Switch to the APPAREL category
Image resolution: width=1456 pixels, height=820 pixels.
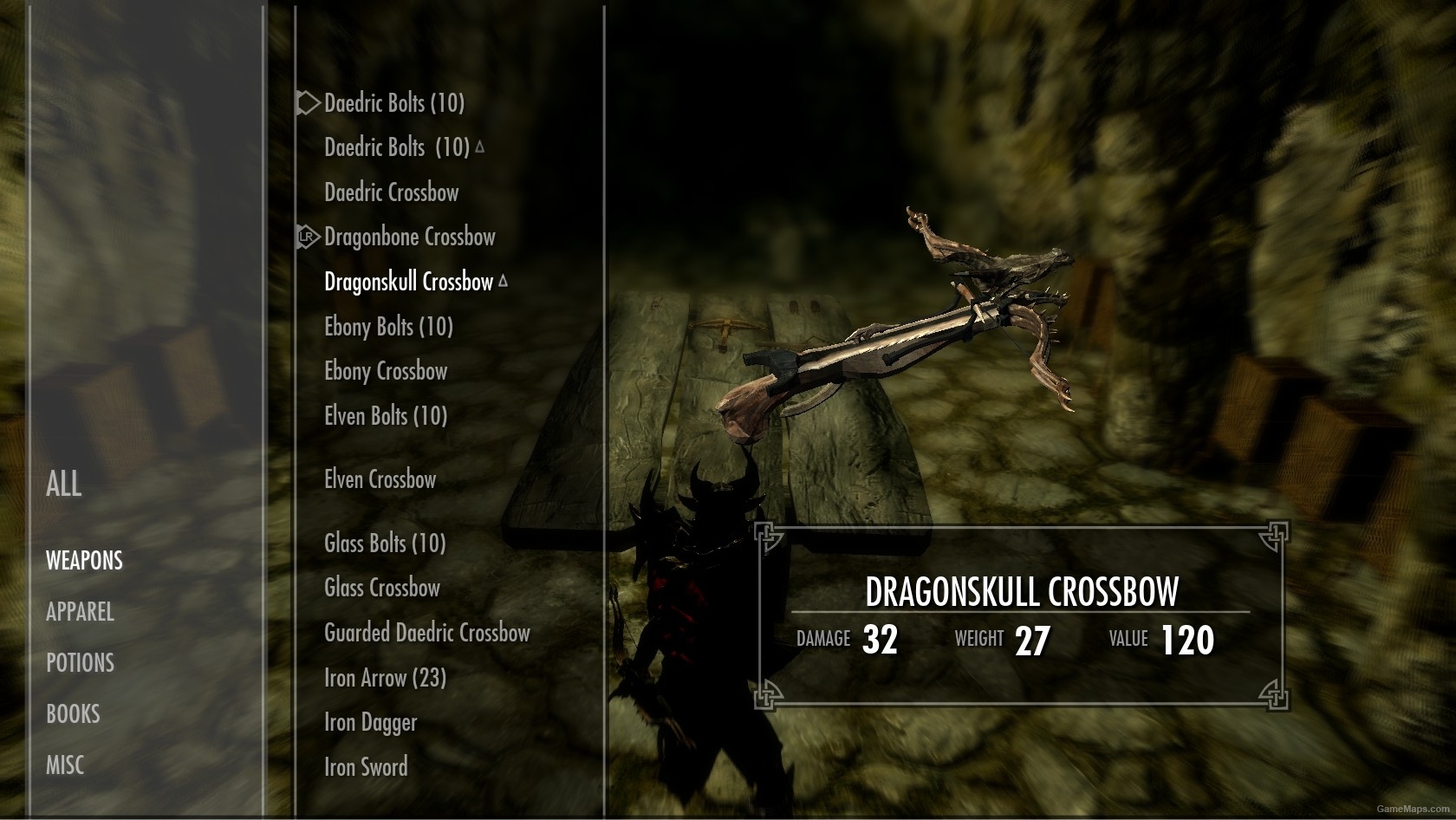[80, 613]
